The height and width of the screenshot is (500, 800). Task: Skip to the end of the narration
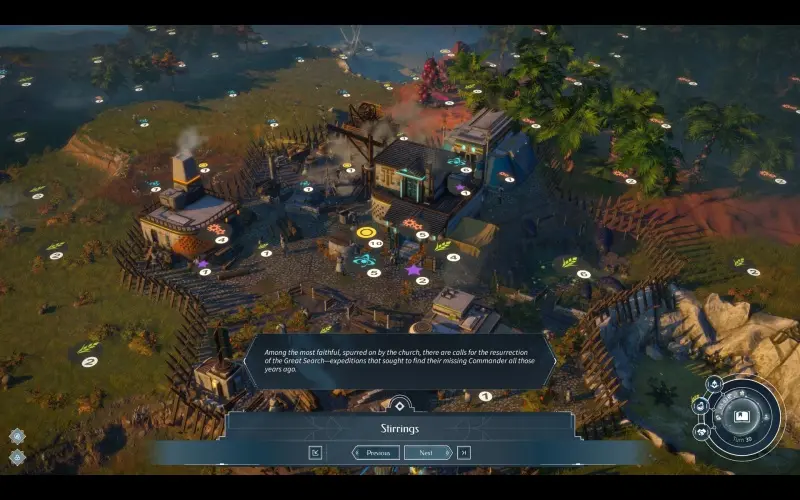coord(463,452)
